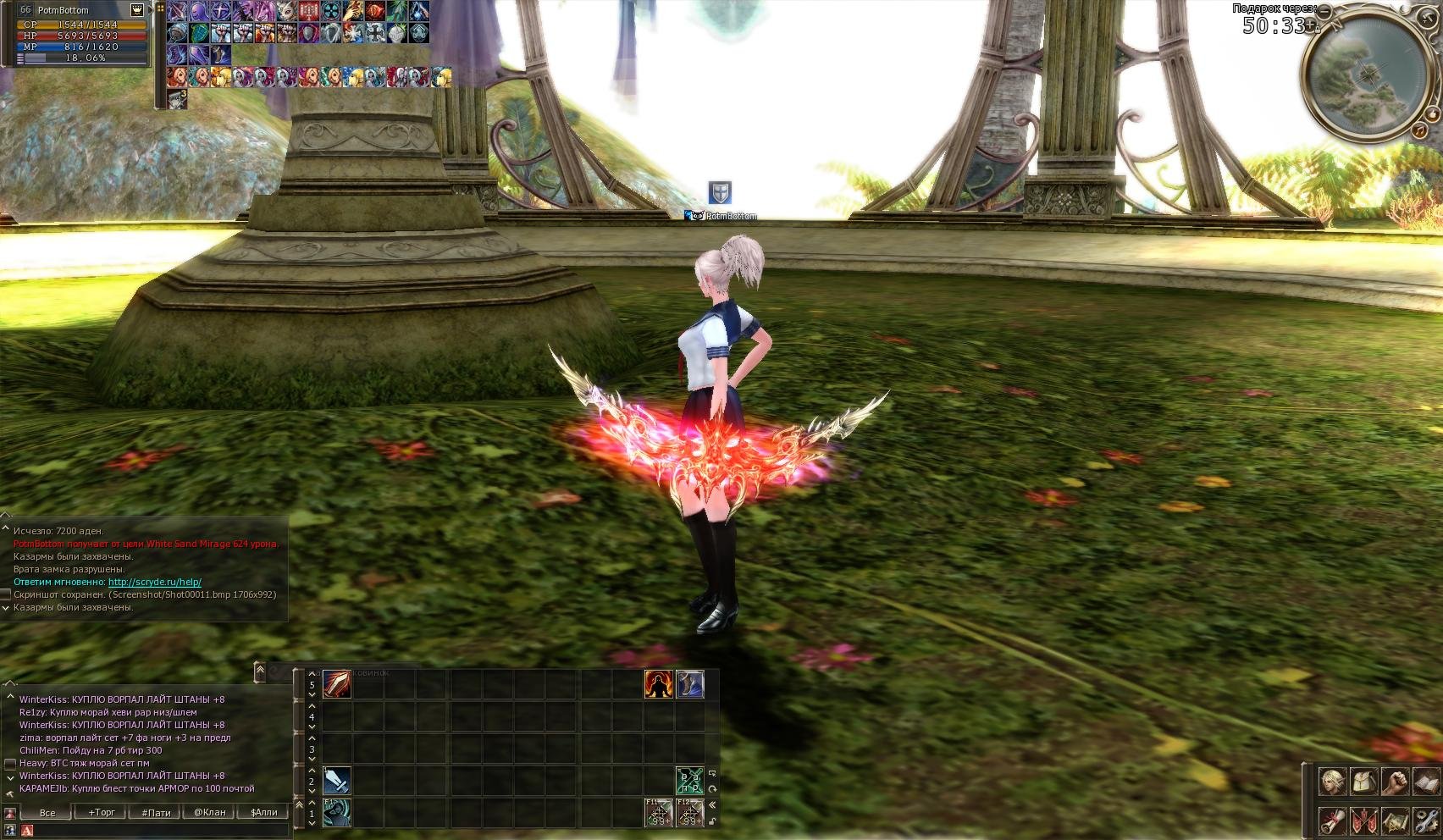
Task: Open the clan banners icon
Action: click(1363, 821)
